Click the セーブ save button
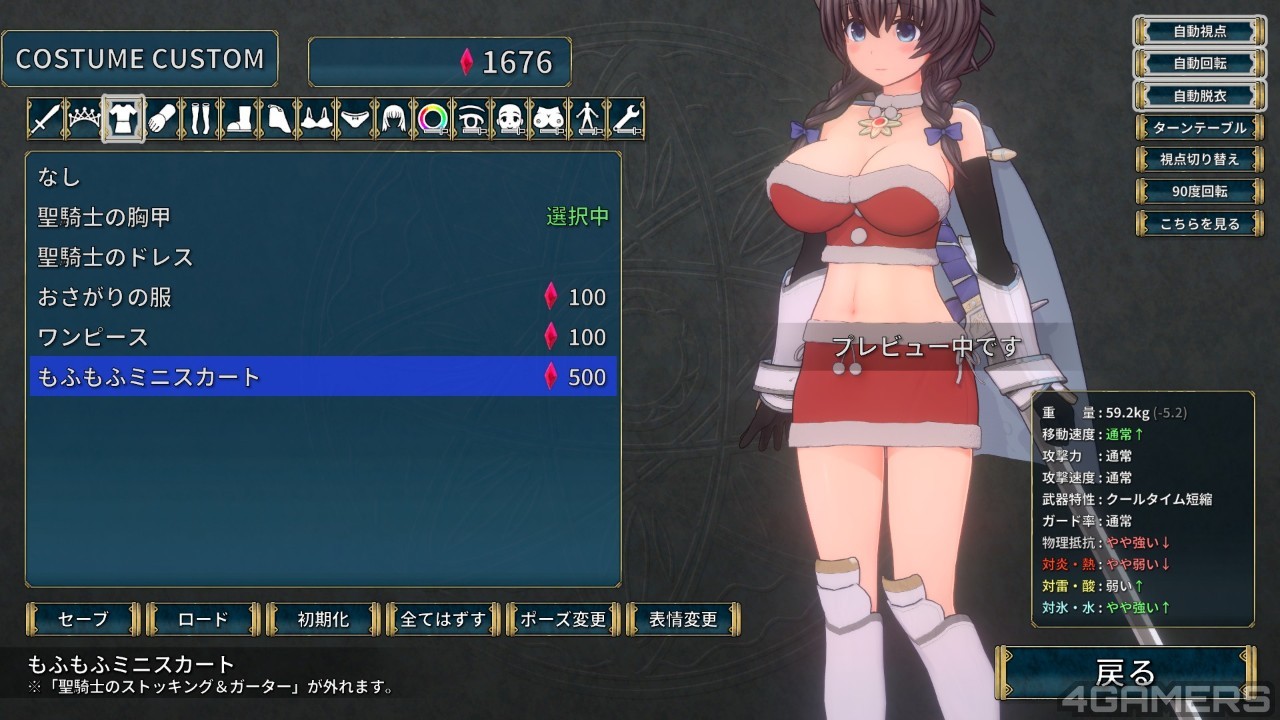This screenshot has height=720, width=1280. [x=84, y=619]
